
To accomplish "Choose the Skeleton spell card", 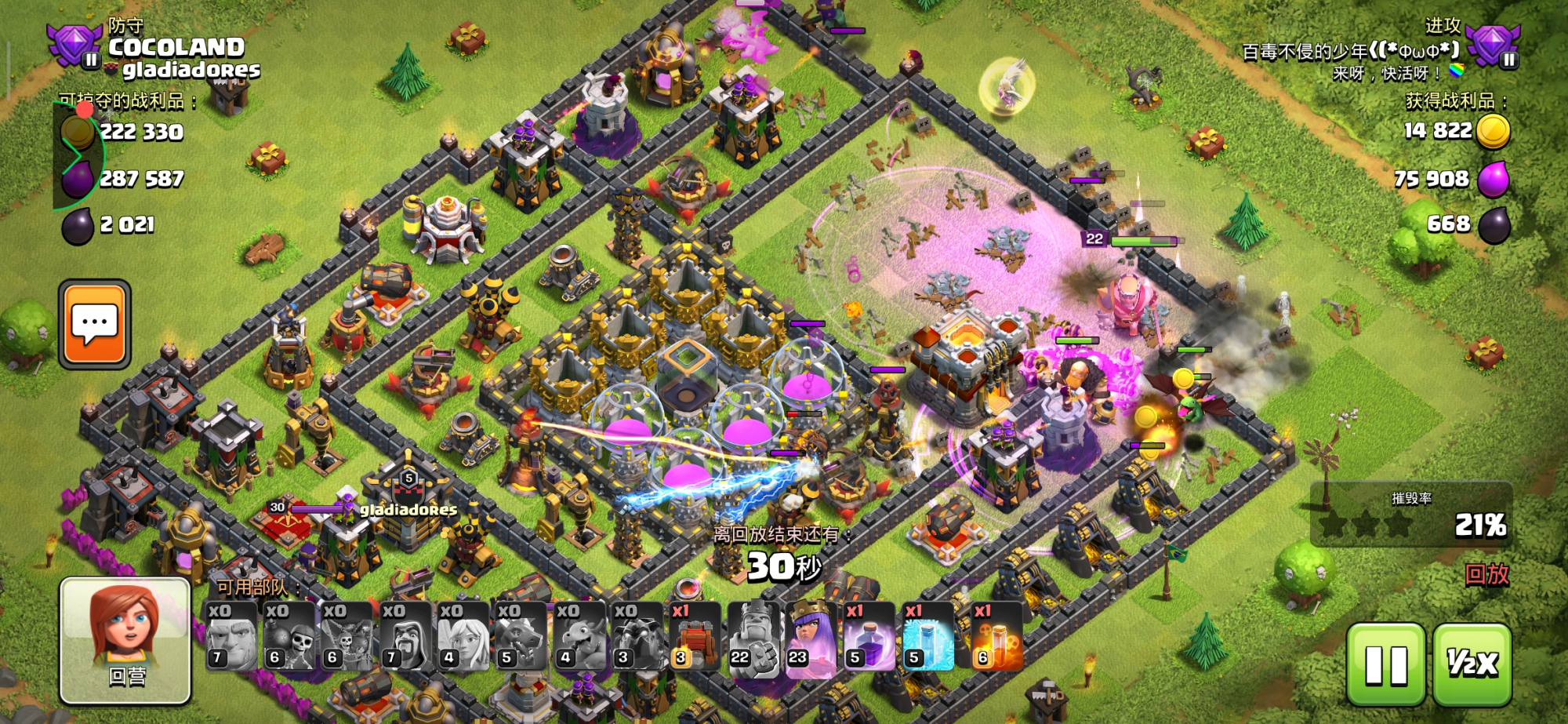I will click(996, 636).
